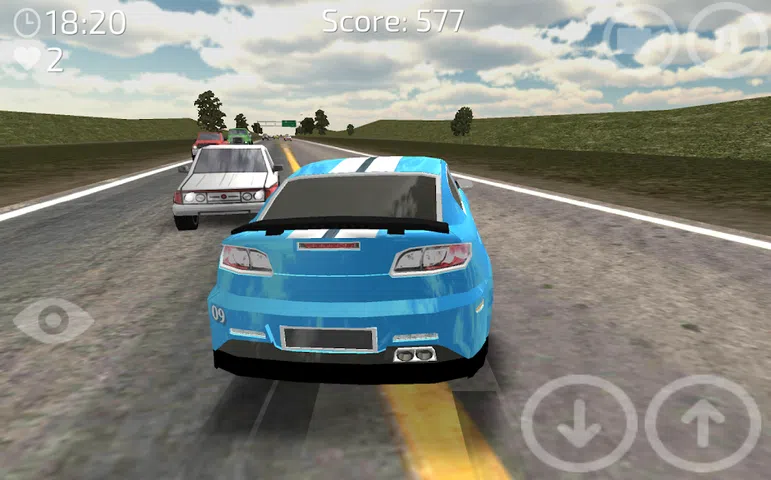
Task: Click the faint circle button with square icon
Action: 640,40
